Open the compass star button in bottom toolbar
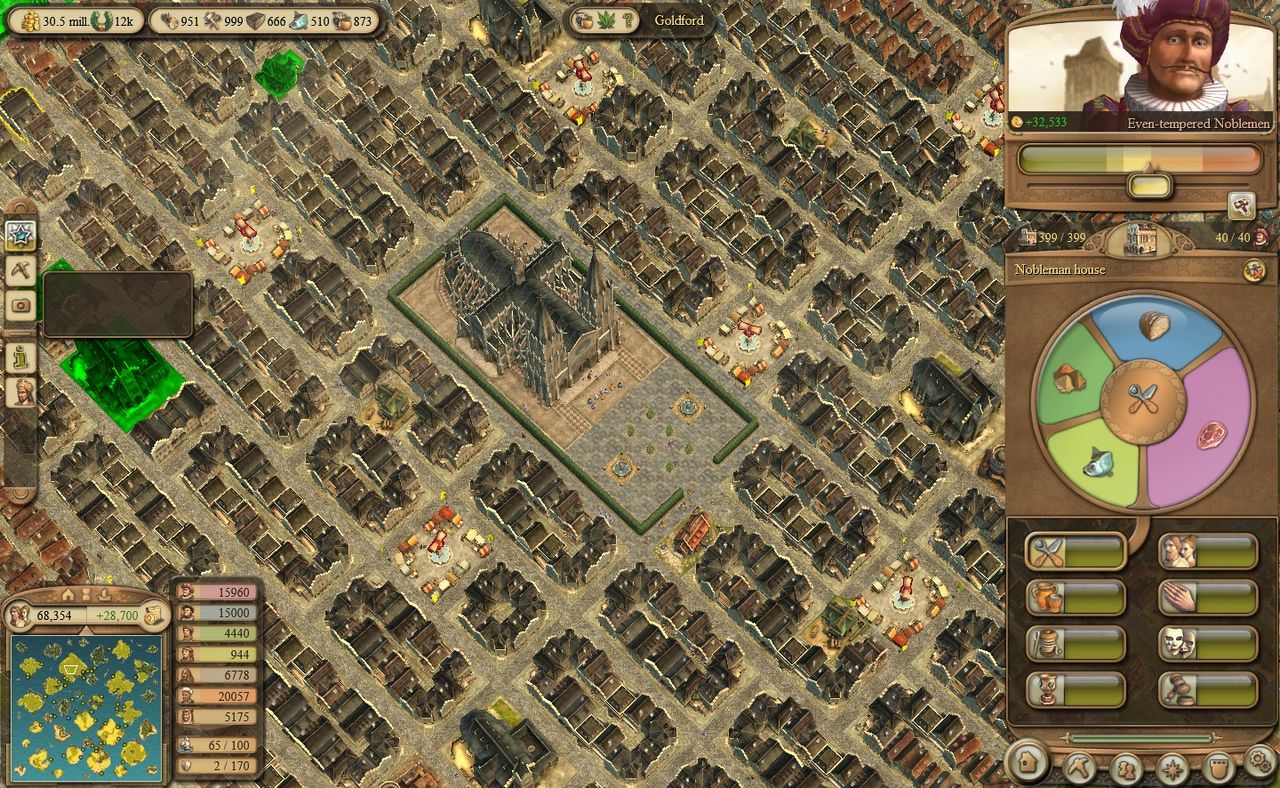Screen dimensions: 1280x788 pyautogui.click(x=1171, y=769)
